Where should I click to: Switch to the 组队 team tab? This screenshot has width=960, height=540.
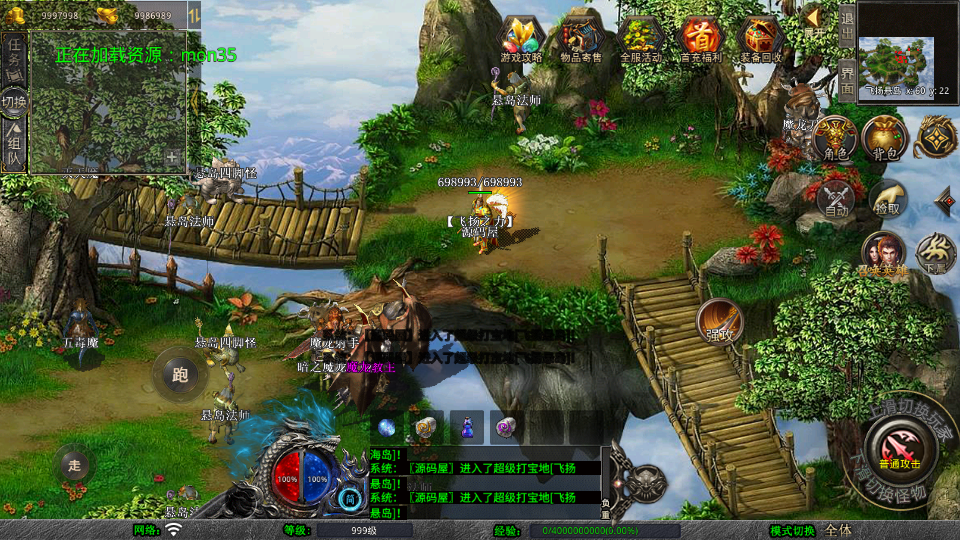15,147
